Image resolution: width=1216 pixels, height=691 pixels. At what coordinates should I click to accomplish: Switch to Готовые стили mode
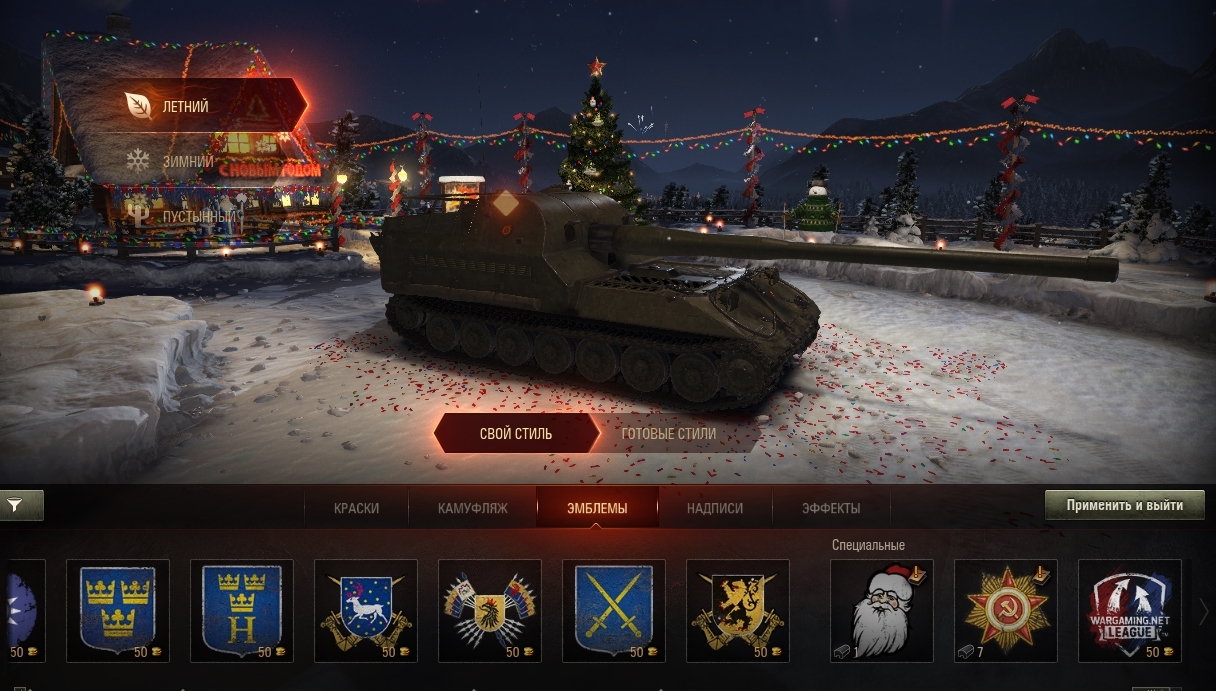click(669, 434)
